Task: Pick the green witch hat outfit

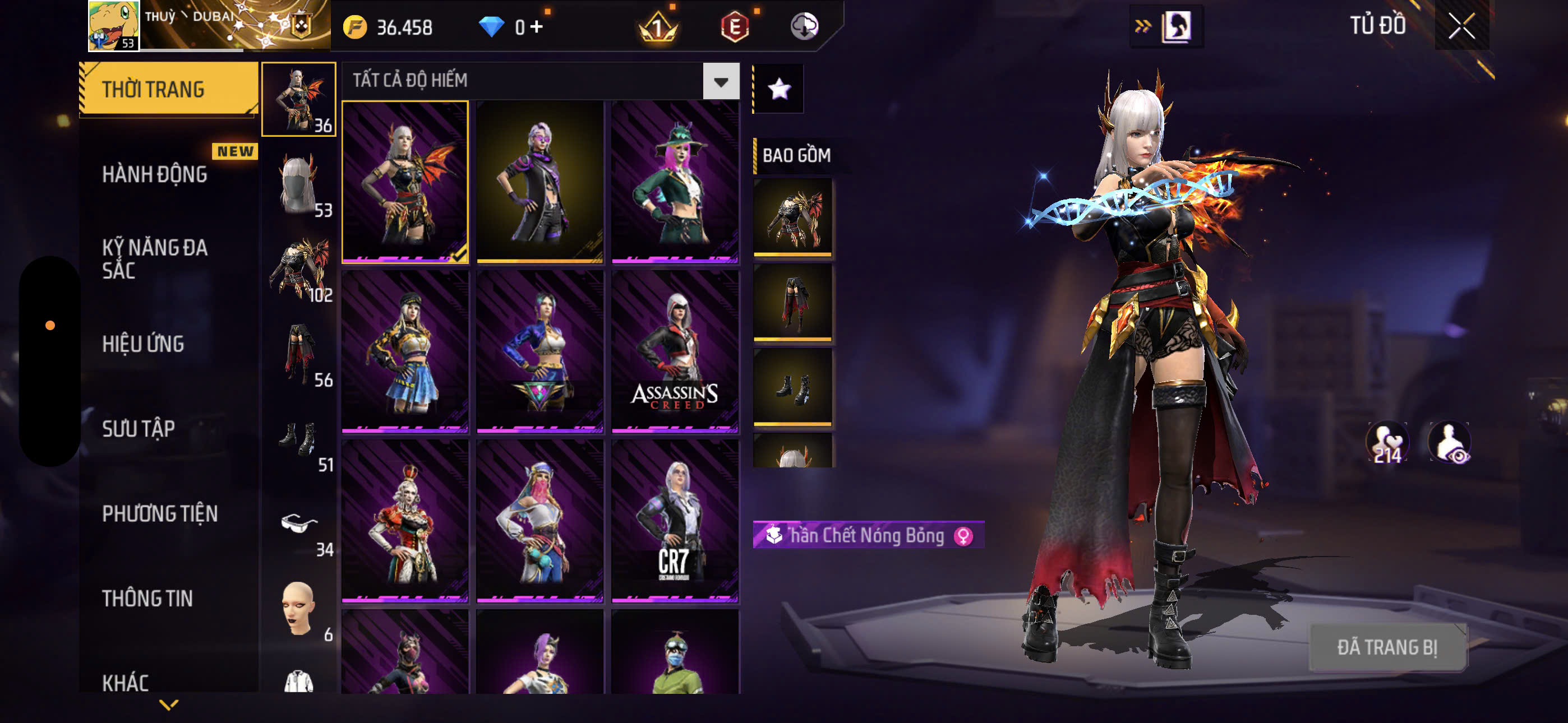Action: pyautogui.click(x=675, y=182)
